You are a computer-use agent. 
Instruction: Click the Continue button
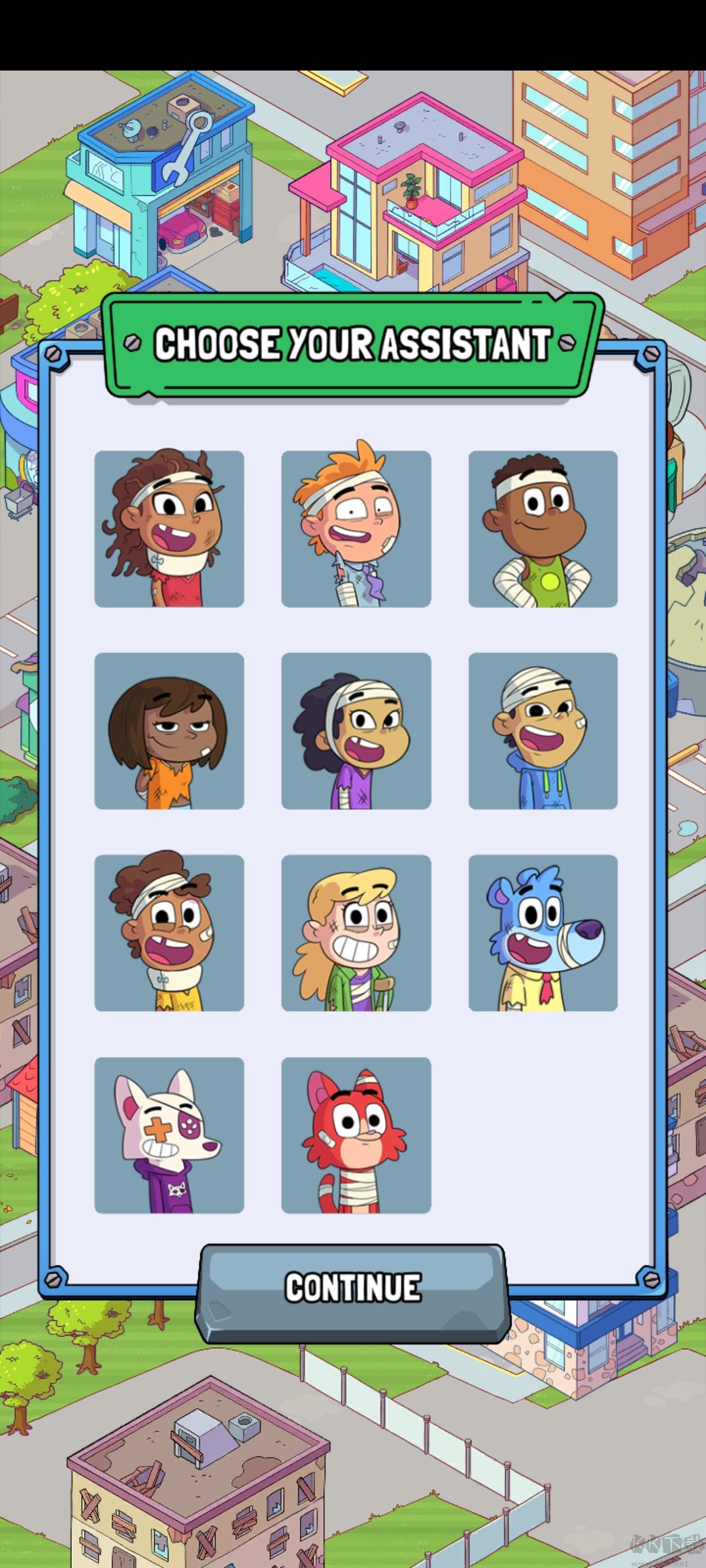pyautogui.click(x=353, y=1287)
